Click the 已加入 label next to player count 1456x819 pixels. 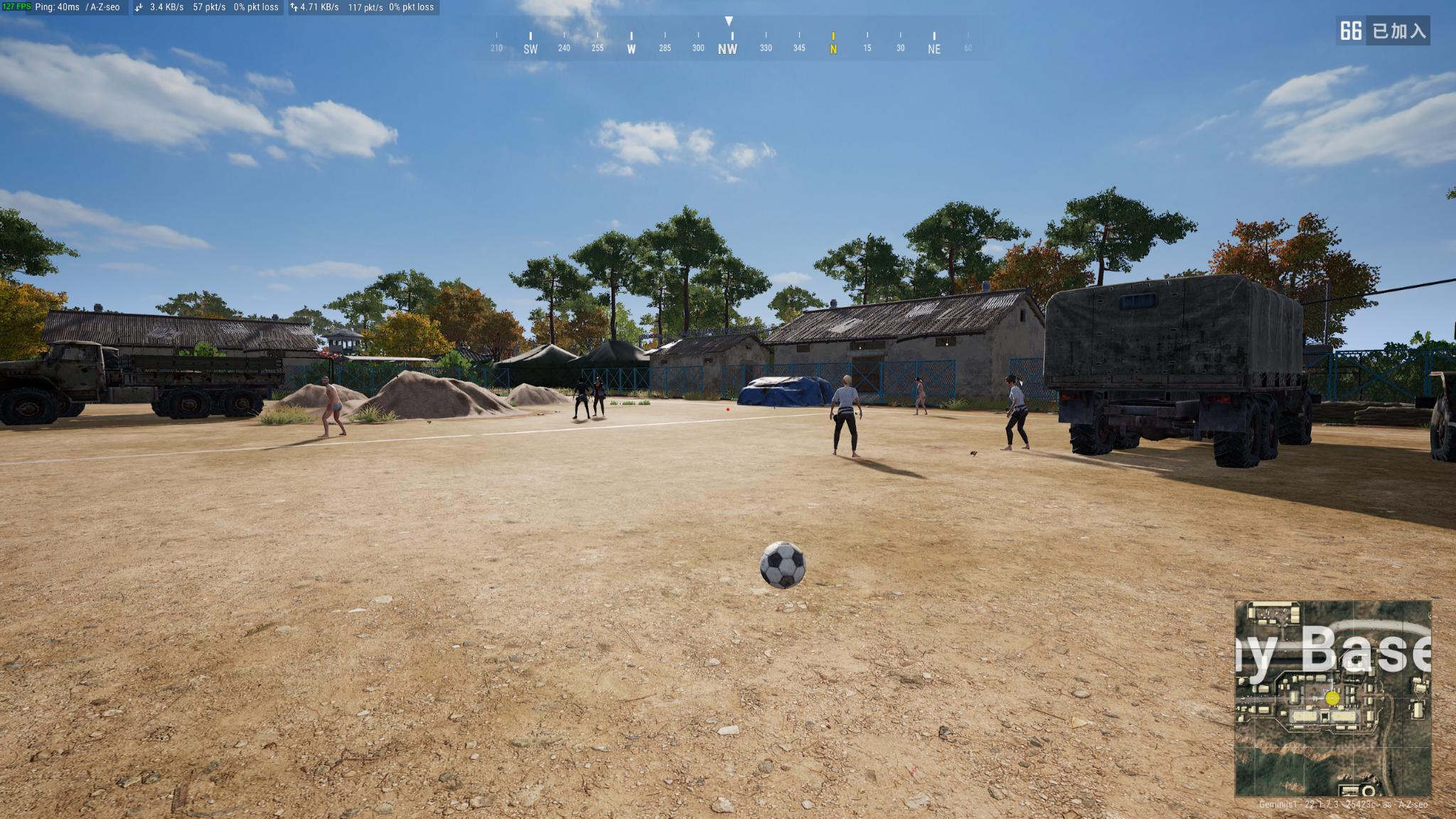click(x=1400, y=31)
